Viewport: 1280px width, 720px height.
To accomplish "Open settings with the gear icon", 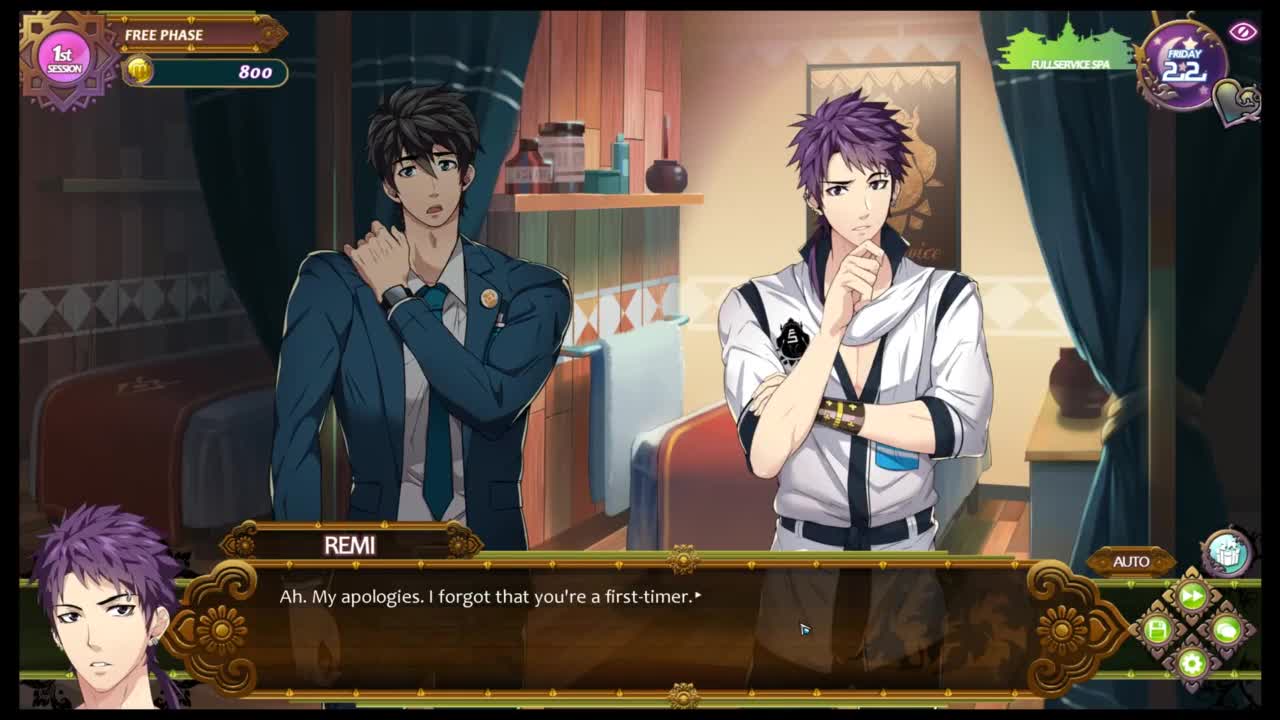I will (x=1192, y=661).
